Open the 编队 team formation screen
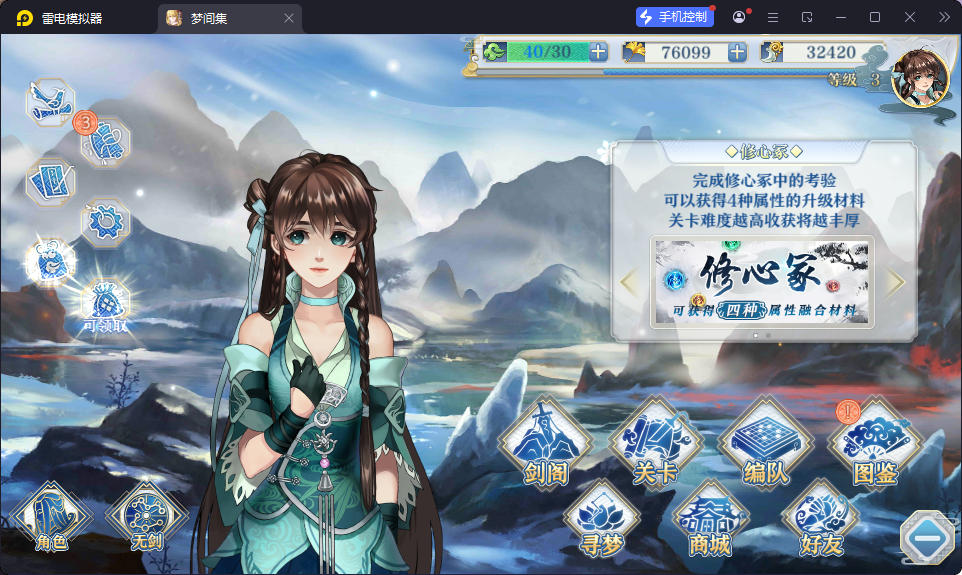Viewport: 962px width, 575px height. pyautogui.click(x=766, y=445)
